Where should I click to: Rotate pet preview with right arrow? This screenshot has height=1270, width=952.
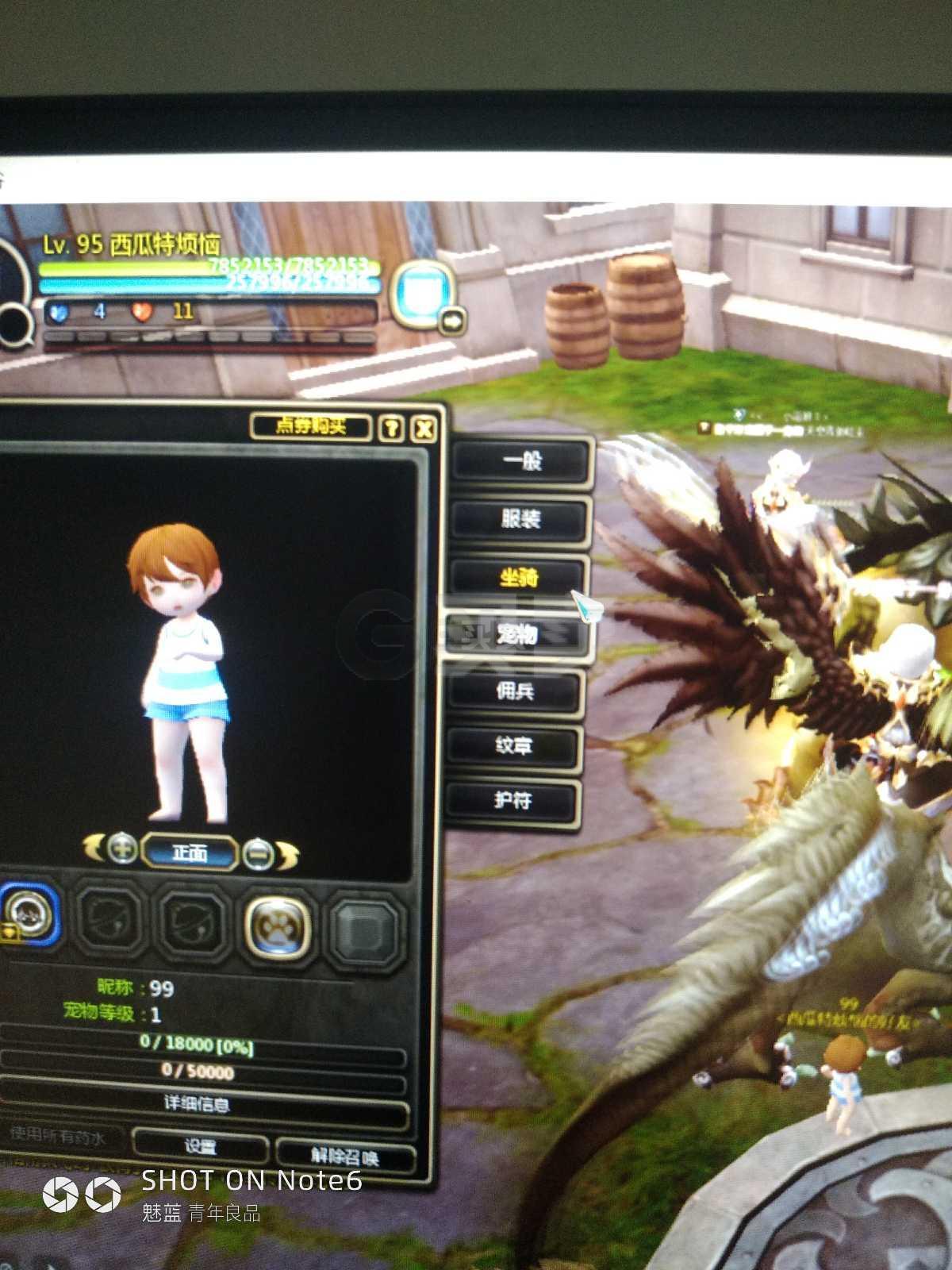pos(287,856)
